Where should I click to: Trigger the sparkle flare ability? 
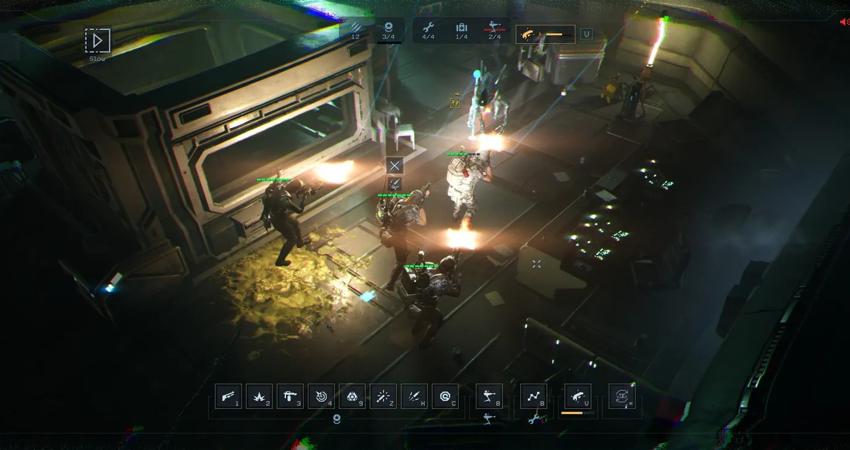point(383,397)
